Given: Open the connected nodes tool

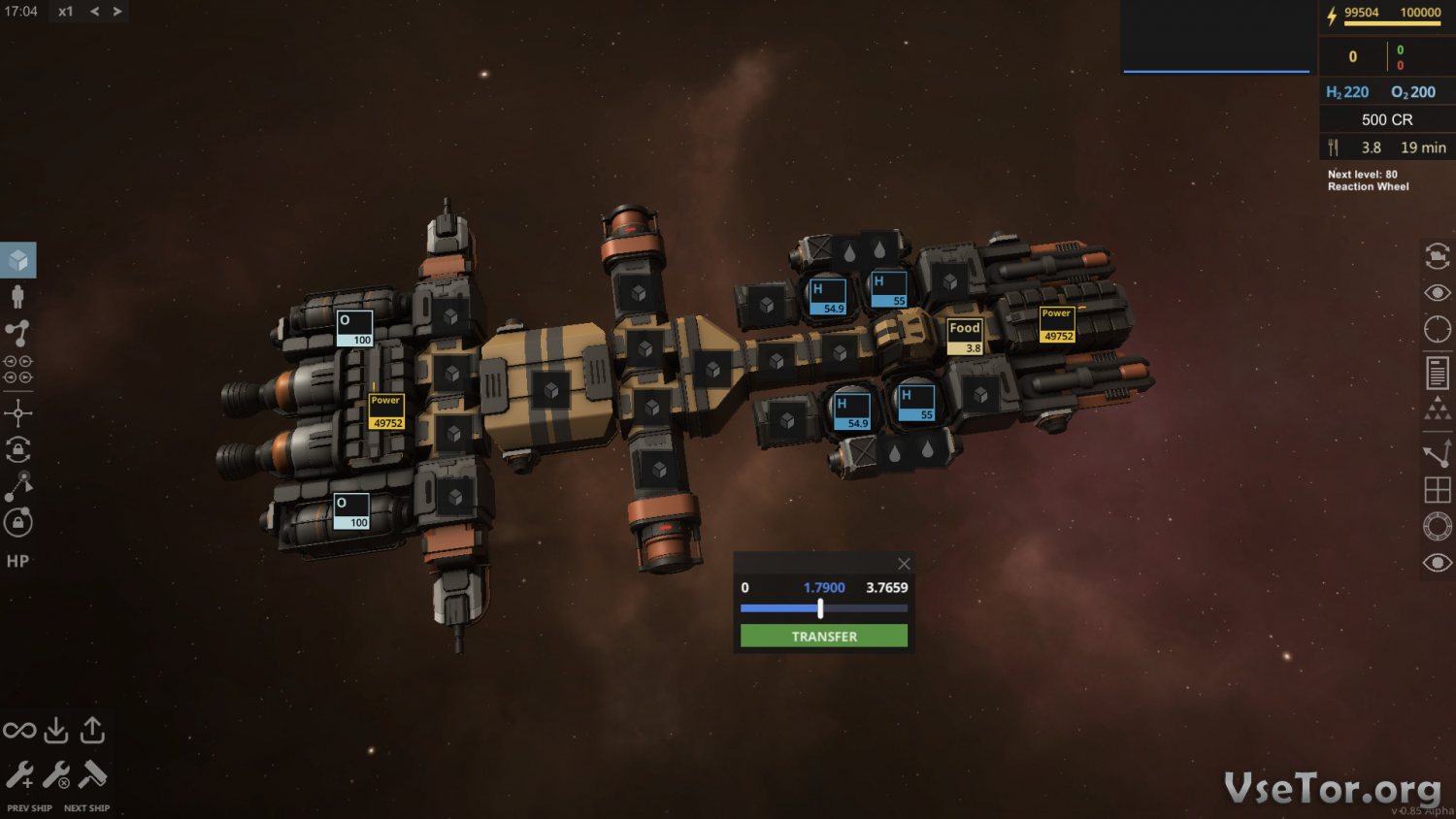Looking at the screenshot, I should click(x=17, y=333).
